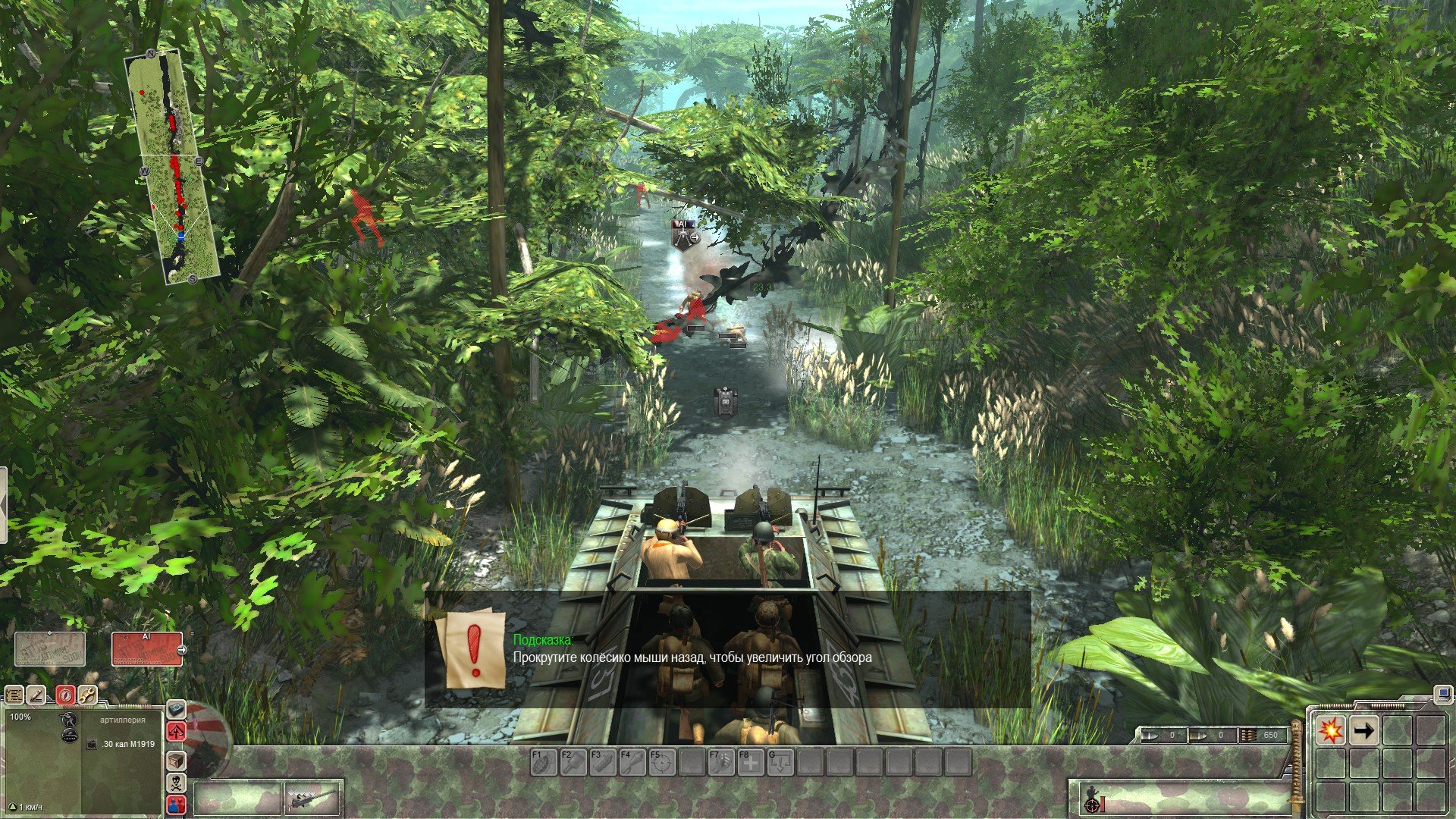The width and height of the screenshot is (1456, 819).
Task: Toggle the blue and red soldiers button
Action: (x=176, y=805)
